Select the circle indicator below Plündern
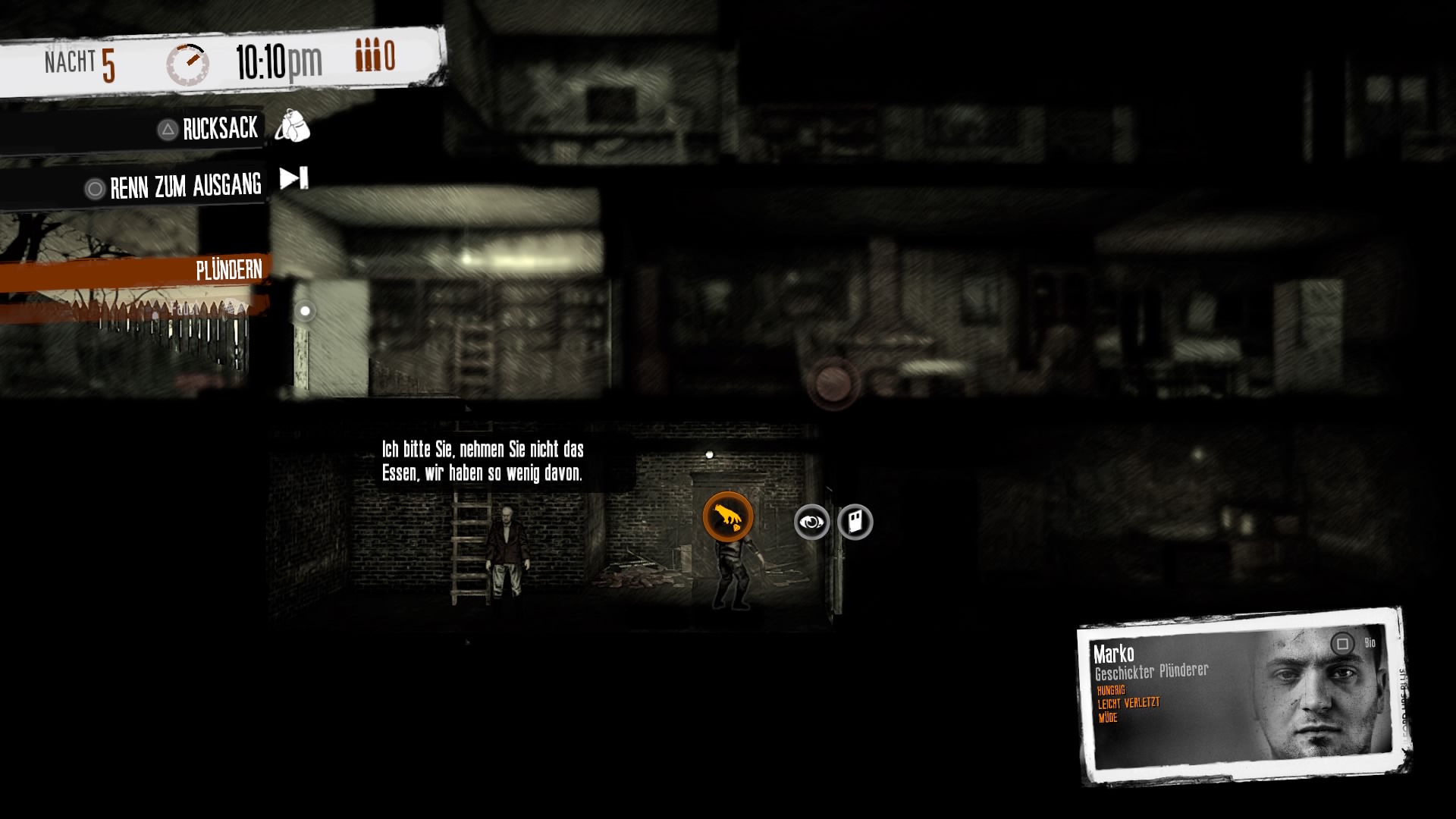The width and height of the screenshot is (1456, 819). coord(305,309)
